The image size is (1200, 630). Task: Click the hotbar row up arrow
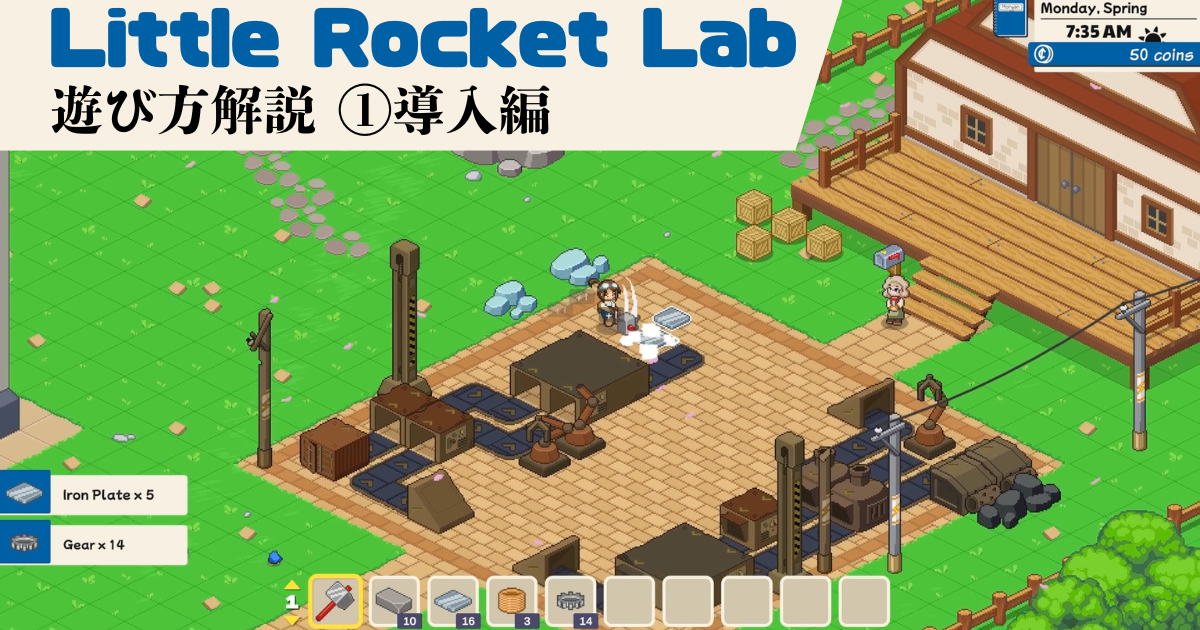pos(292,586)
